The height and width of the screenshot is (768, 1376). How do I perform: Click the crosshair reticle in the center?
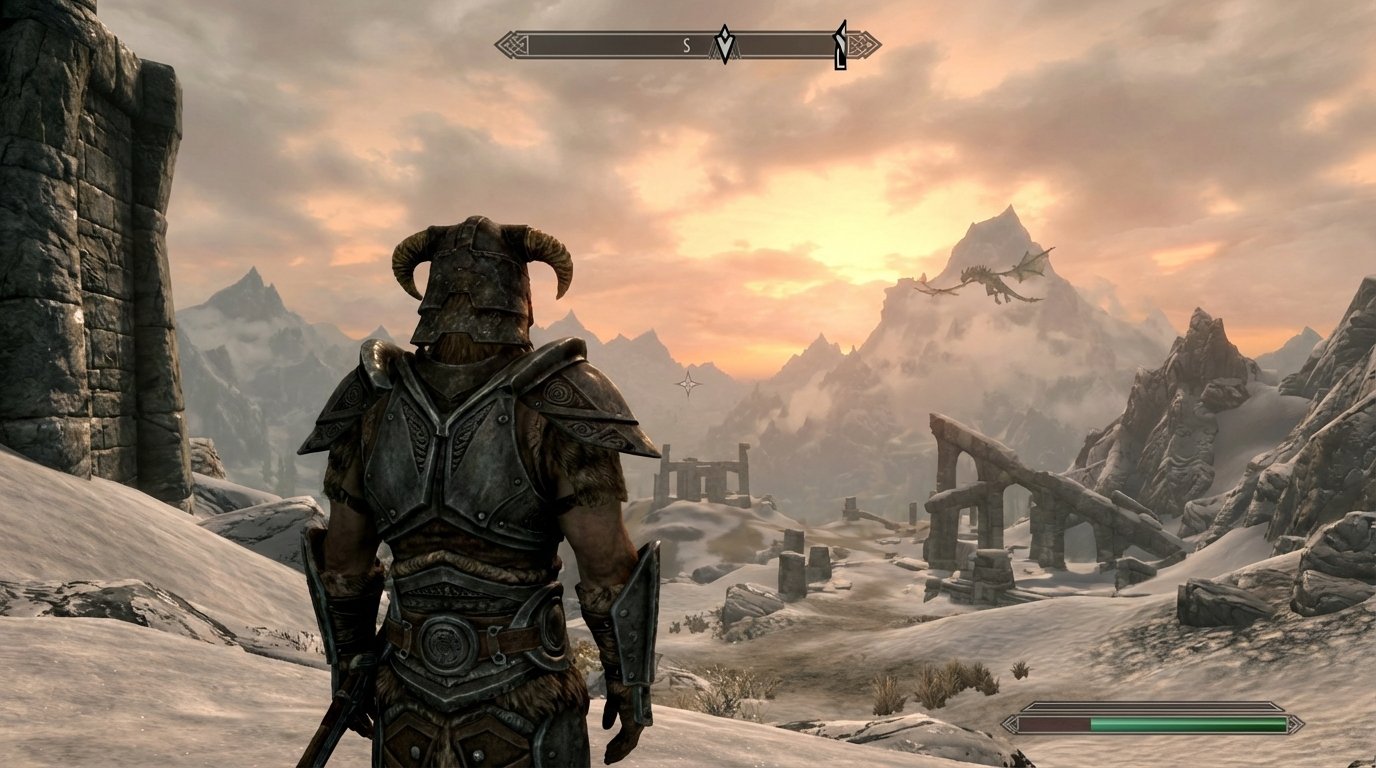(688, 383)
